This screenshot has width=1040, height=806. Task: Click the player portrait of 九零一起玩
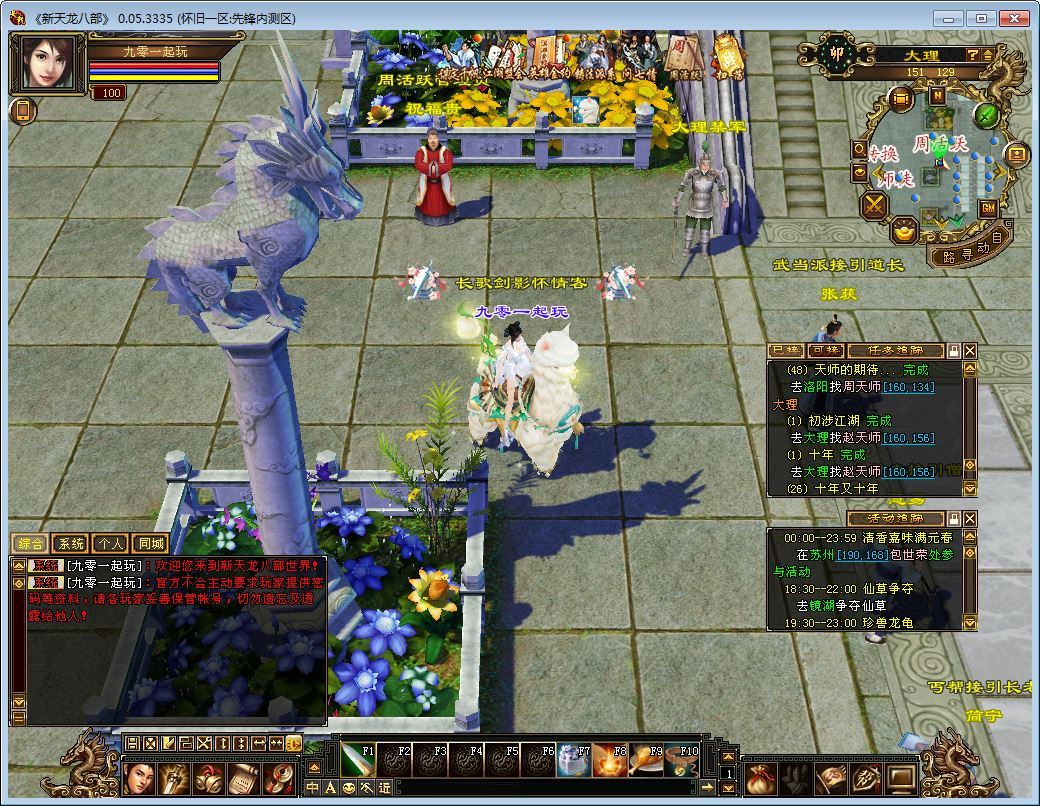[x=47, y=62]
